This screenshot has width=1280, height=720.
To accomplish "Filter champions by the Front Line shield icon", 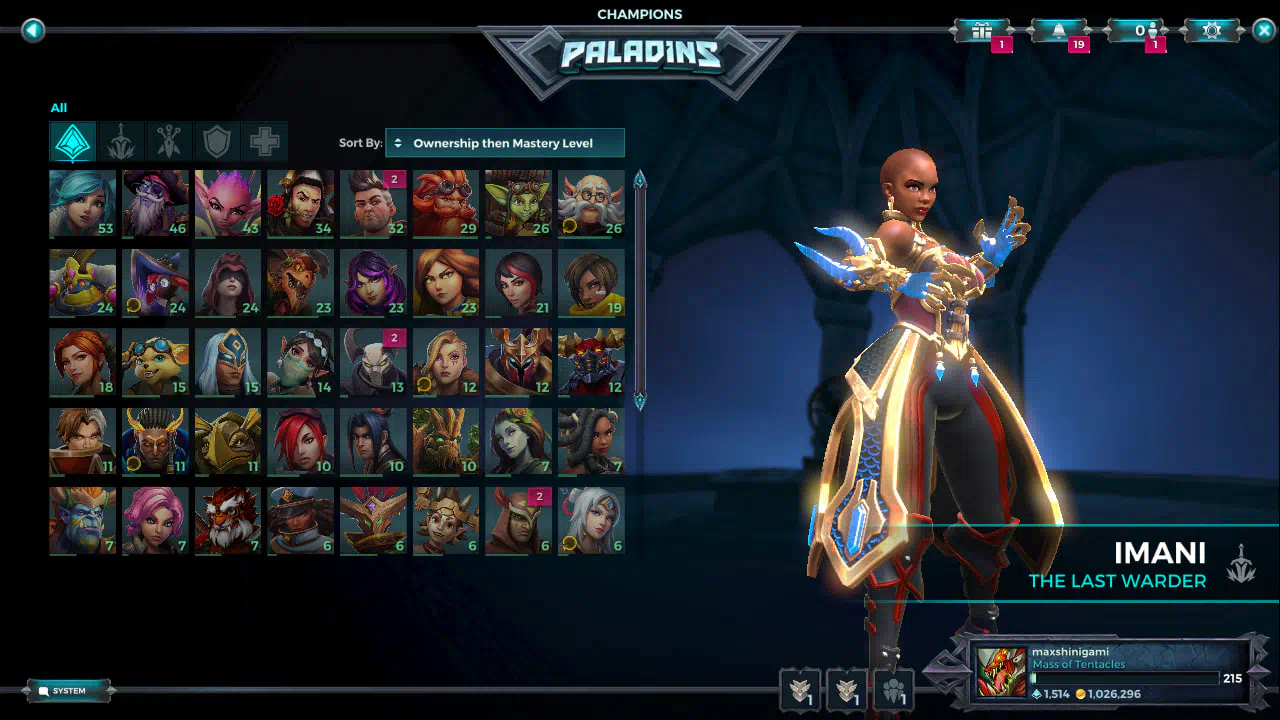I will click(217, 143).
